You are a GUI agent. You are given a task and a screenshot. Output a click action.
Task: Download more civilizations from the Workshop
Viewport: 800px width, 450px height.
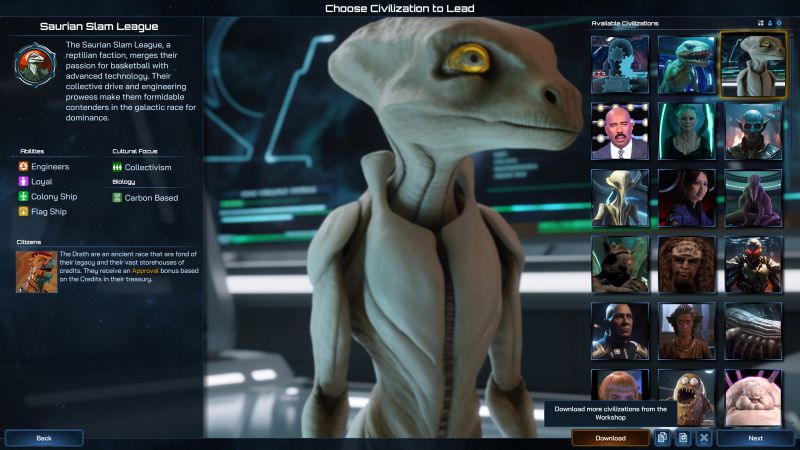point(610,438)
